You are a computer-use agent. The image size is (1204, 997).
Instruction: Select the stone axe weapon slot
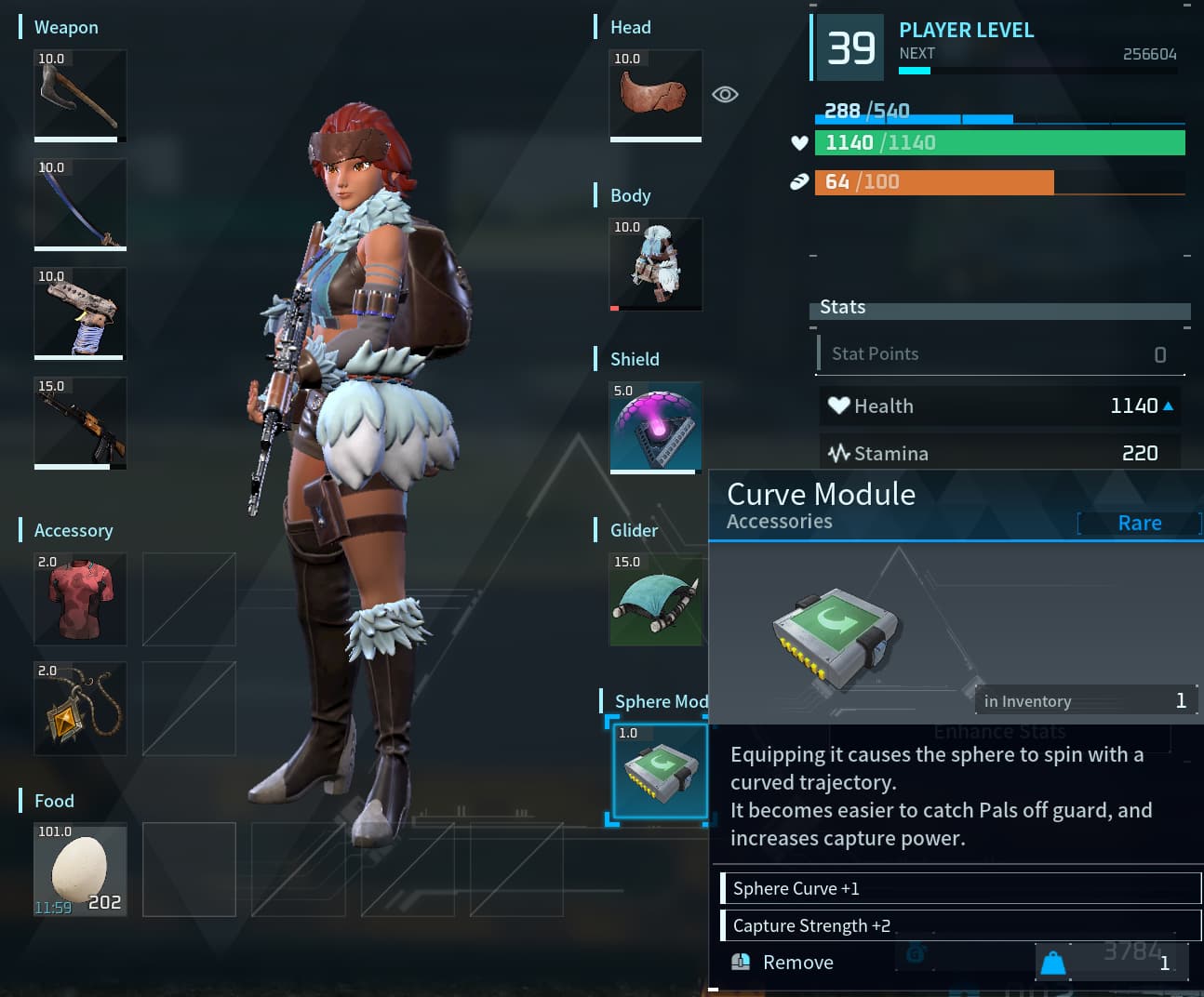tap(80, 97)
